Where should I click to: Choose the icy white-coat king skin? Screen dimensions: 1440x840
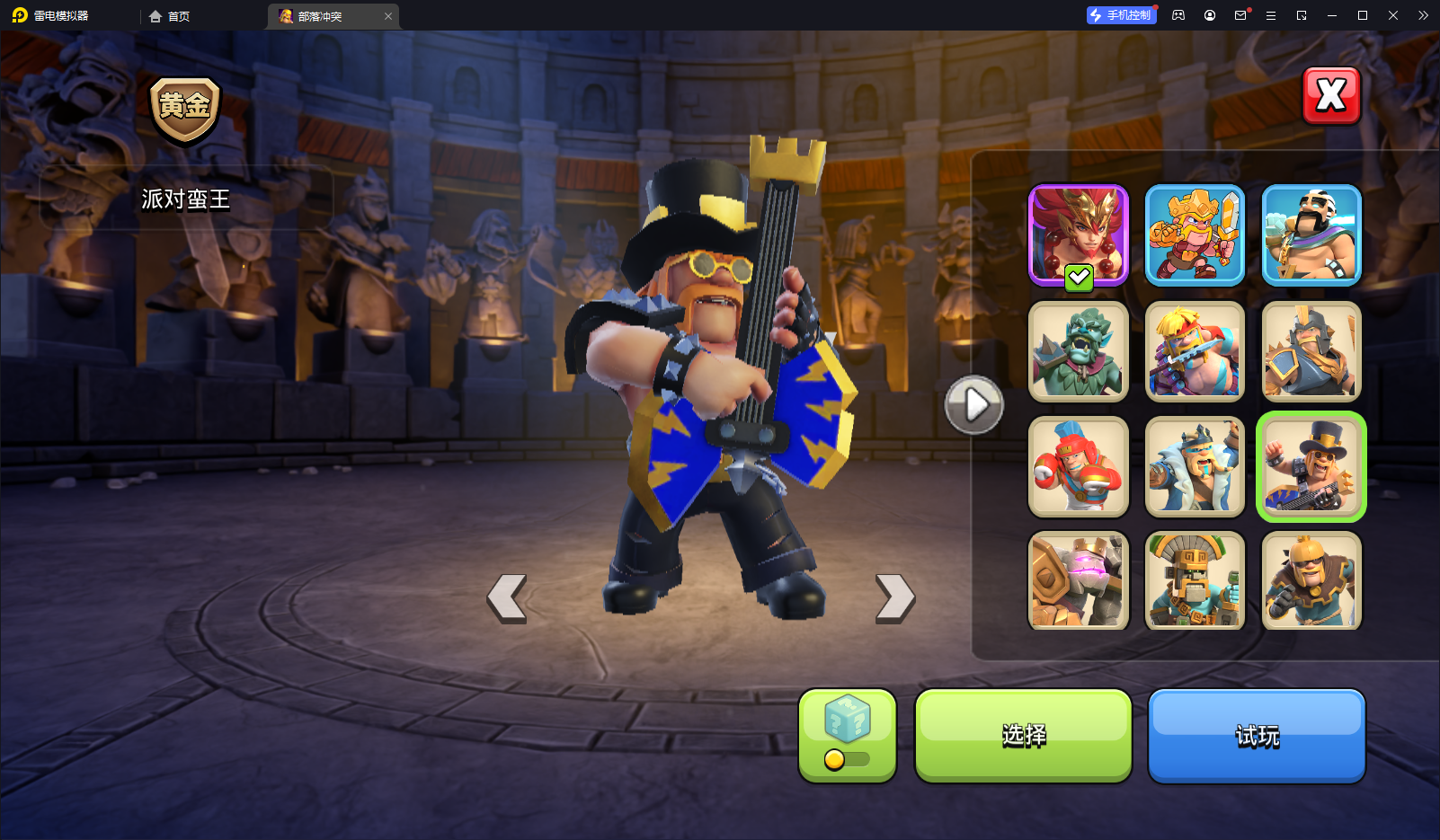click(x=1195, y=466)
